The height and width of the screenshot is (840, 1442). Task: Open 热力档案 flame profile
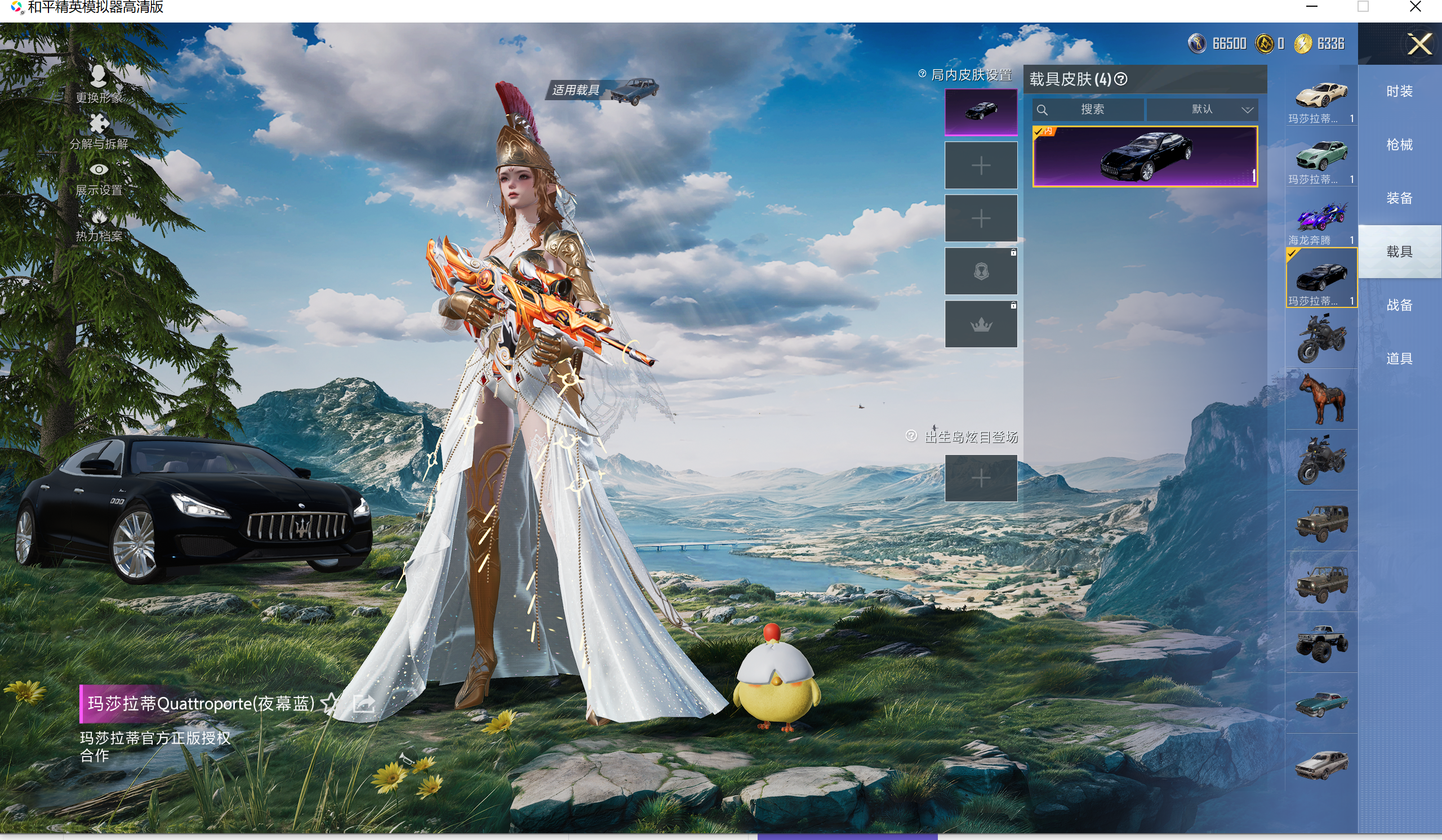coord(99,225)
